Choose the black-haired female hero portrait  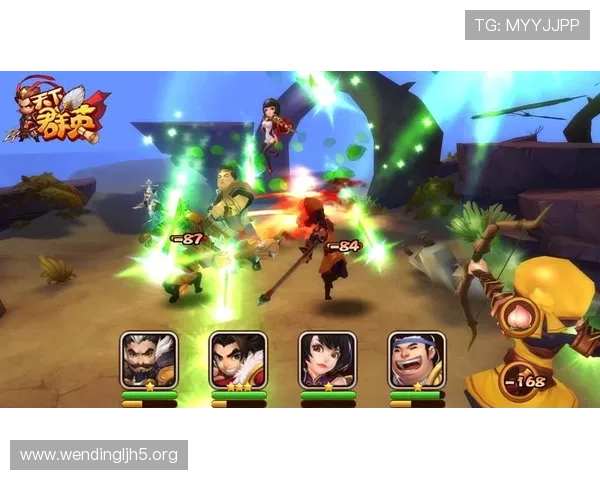point(327,360)
